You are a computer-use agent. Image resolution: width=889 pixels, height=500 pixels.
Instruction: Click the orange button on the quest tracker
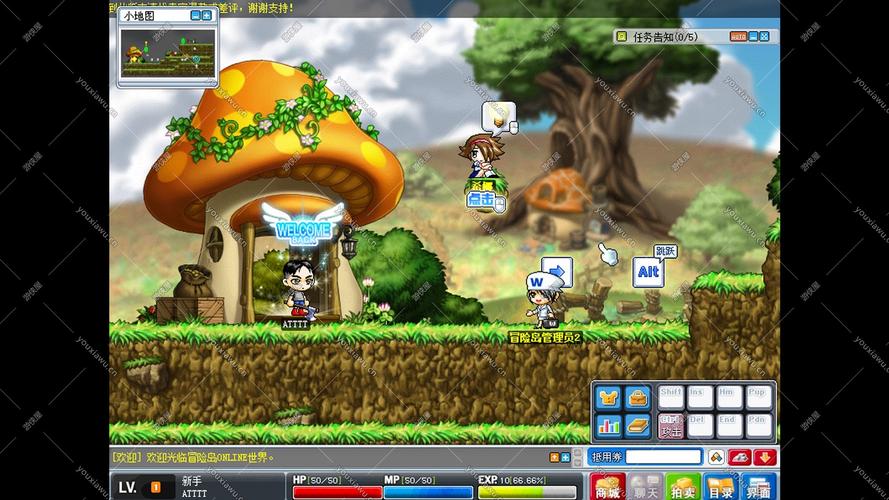738,37
